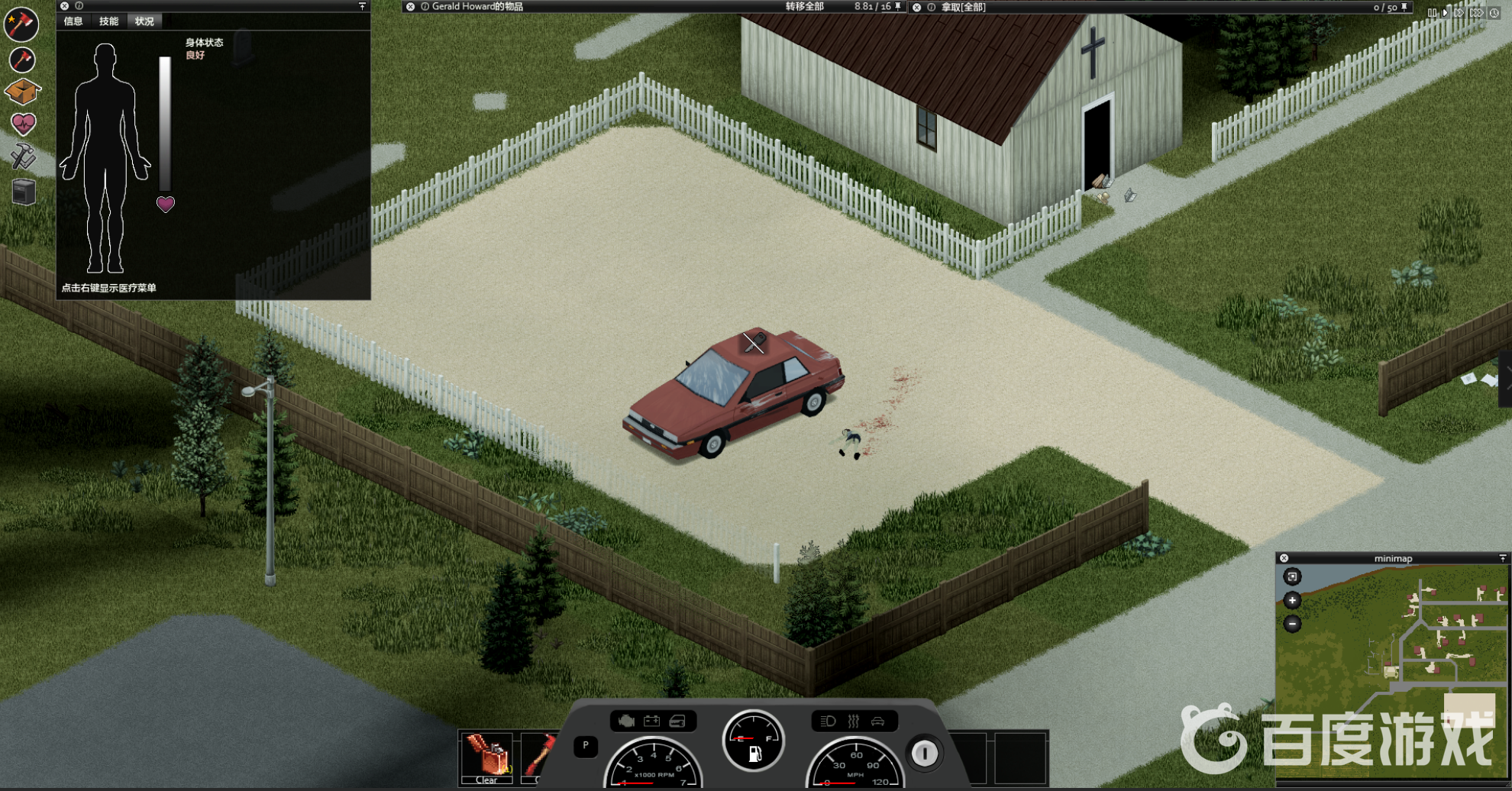Select the lighter hotbar slot

(486, 756)
